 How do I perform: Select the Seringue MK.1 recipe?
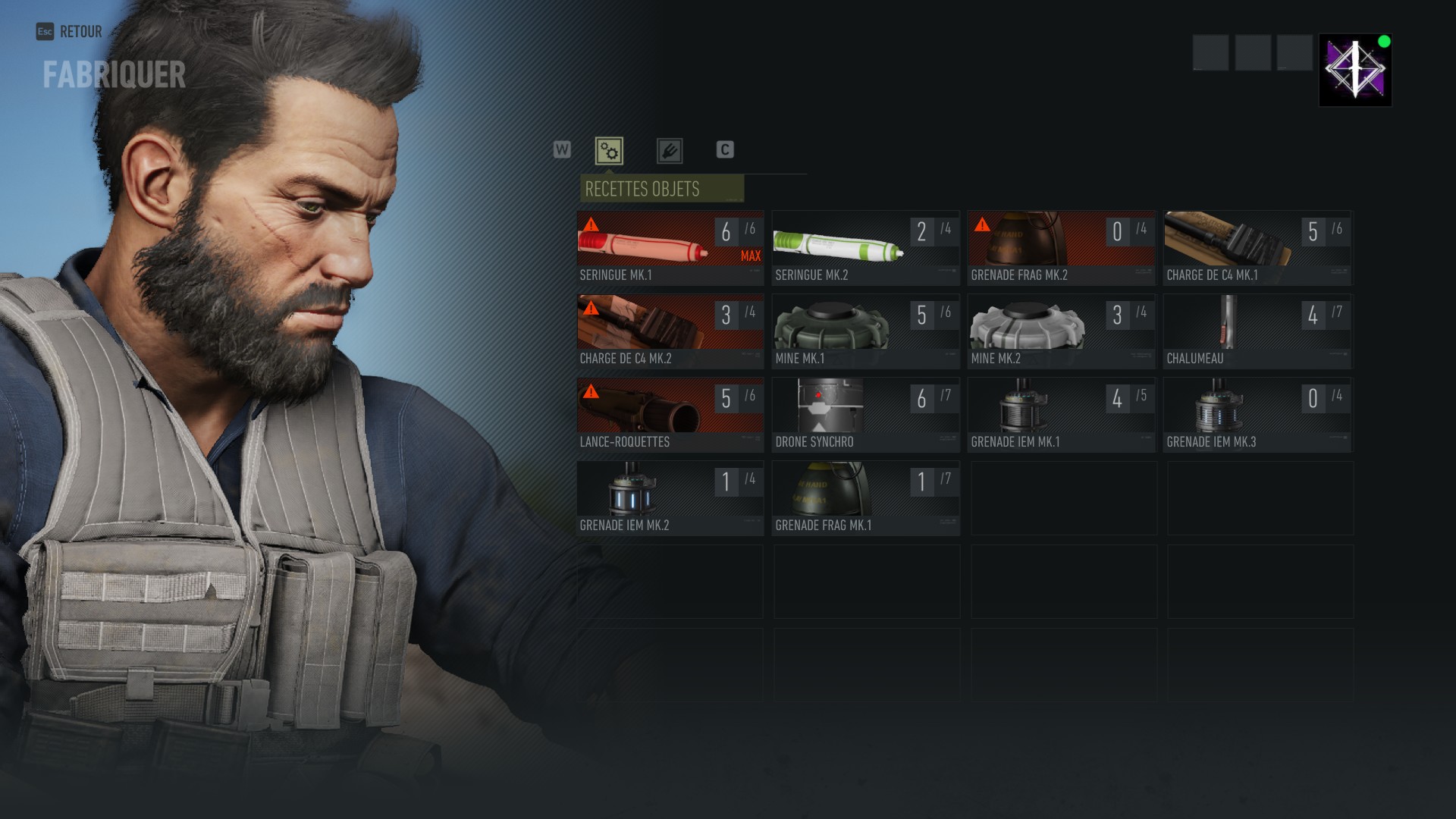[670, 248]
